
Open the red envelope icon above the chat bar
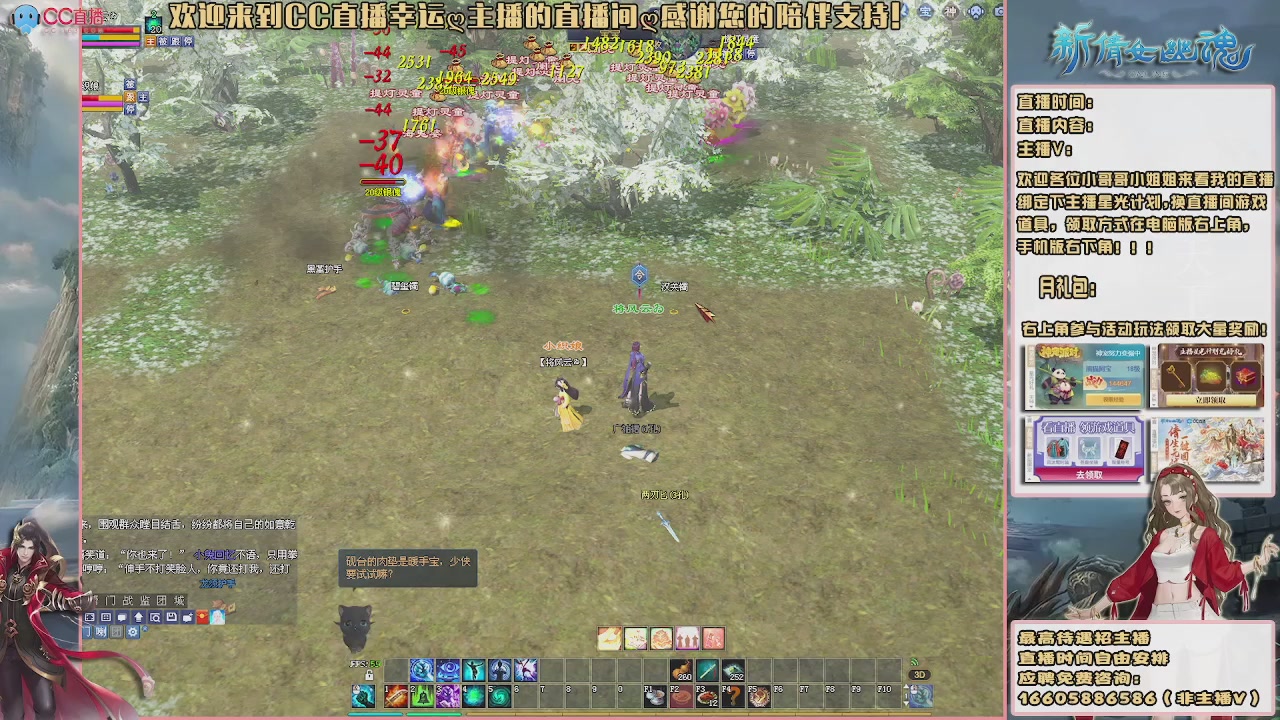[x=202, y=615]
